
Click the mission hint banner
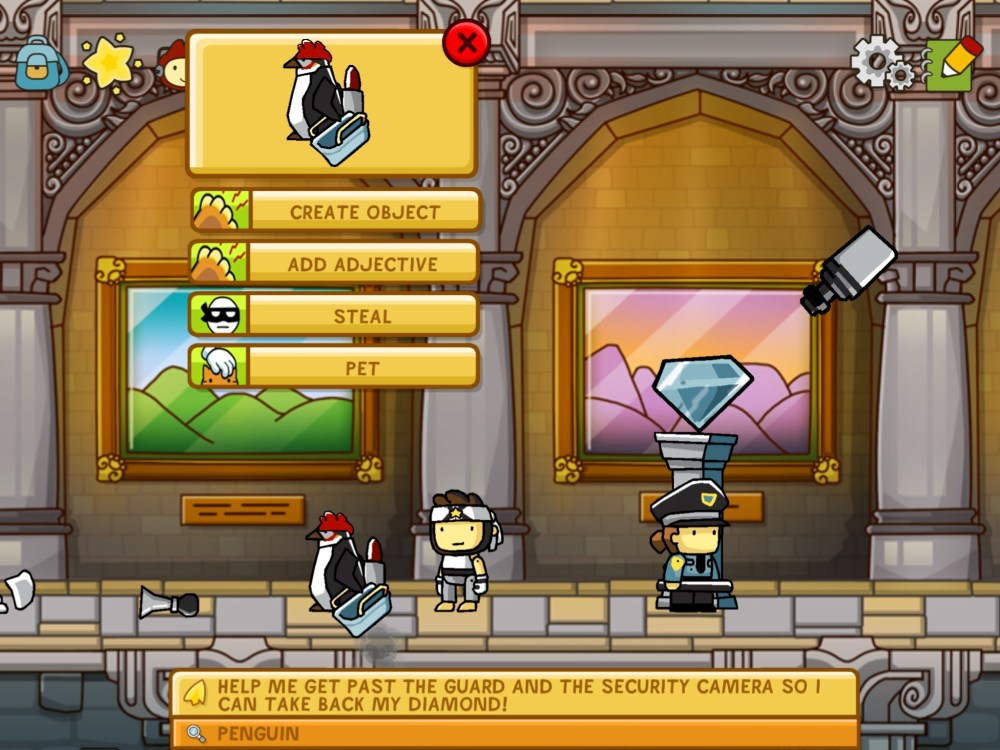[514, 694]
